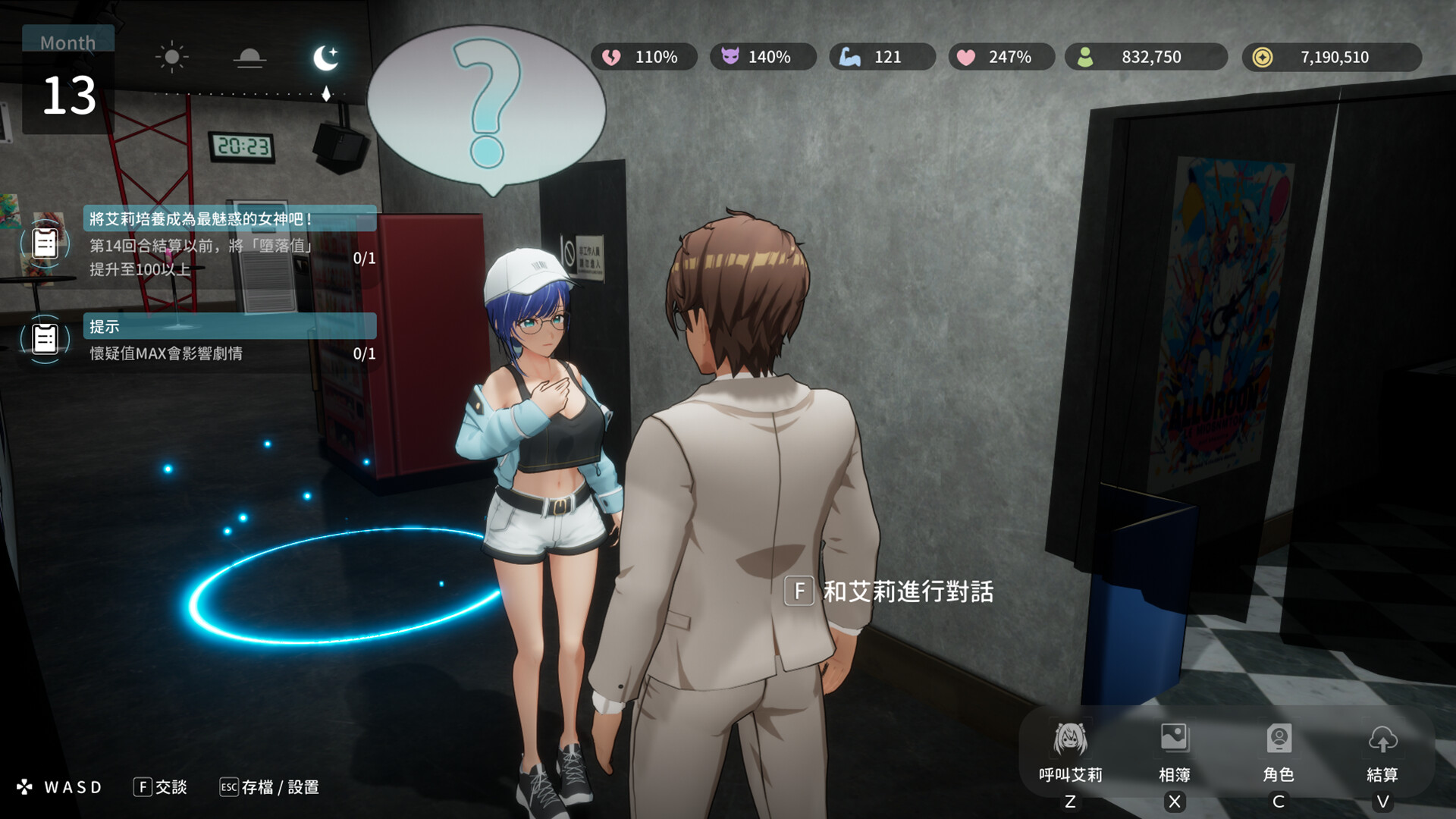Click the question mark speech bubble
The width and height of the screenshot is (1456, 819).
coord(486,106)
